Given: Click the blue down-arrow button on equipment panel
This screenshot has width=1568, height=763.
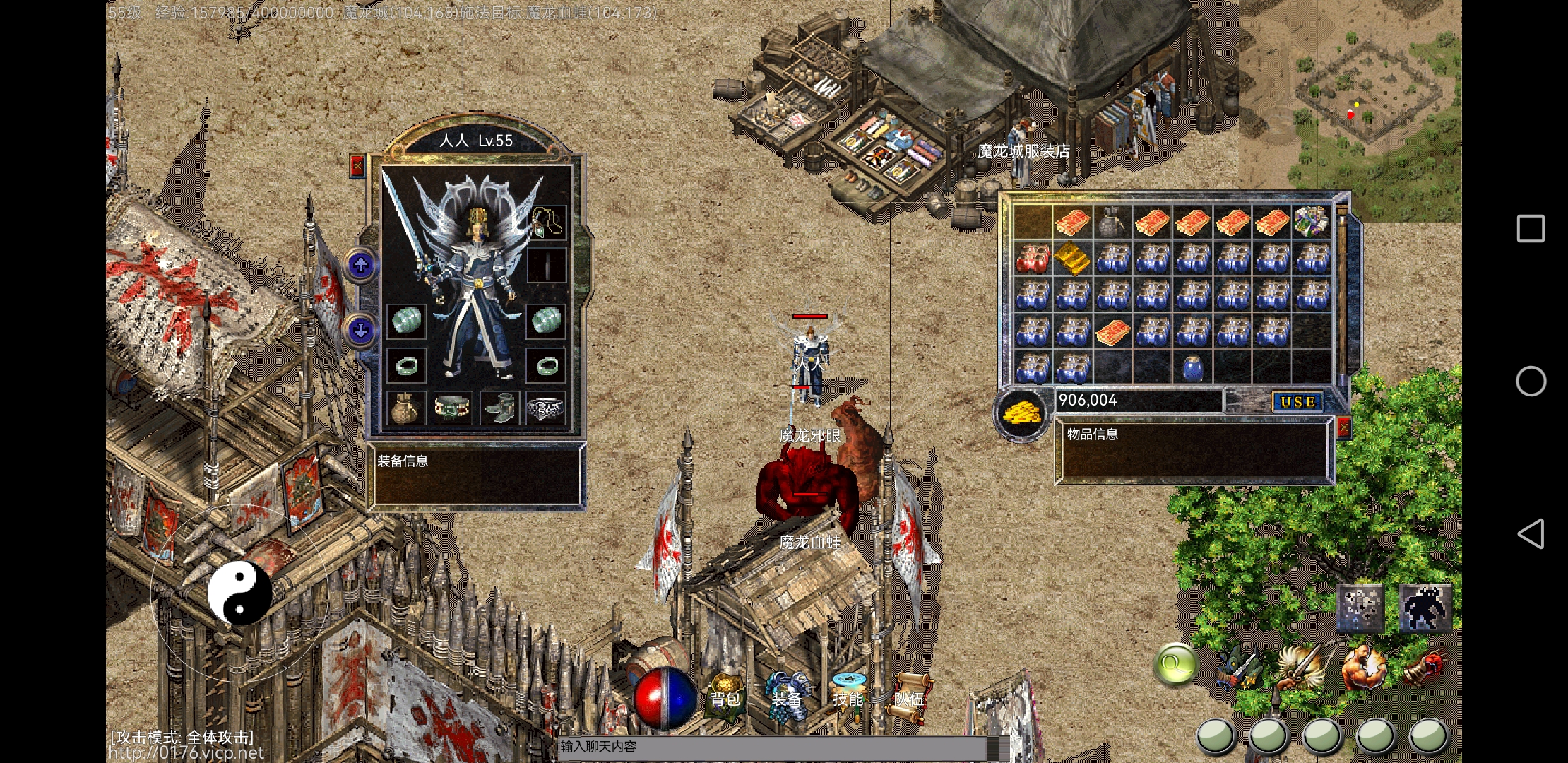Looking at the screenshot, I should (x=361, y=330).
